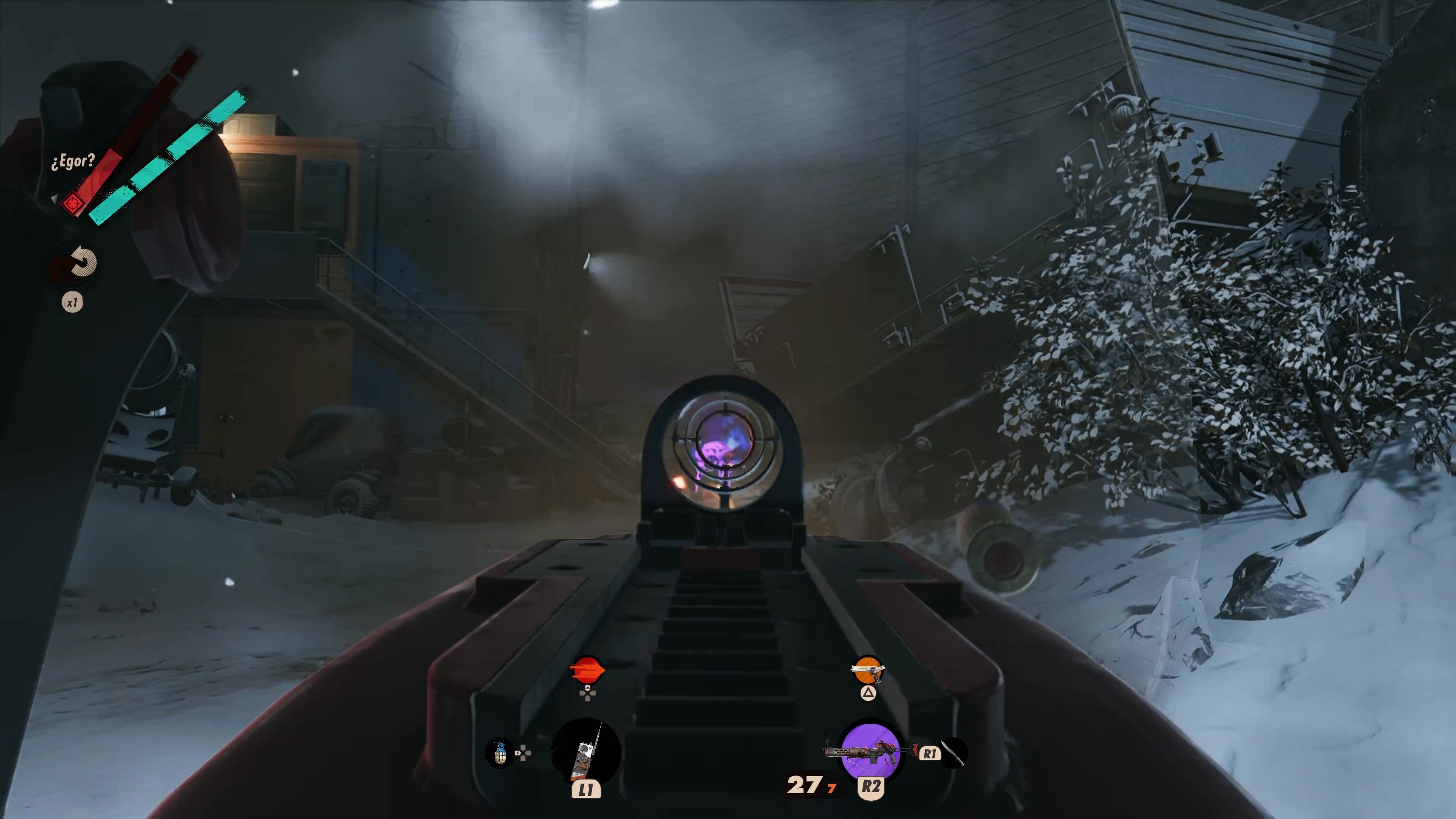Trigger the red dash slab power

(x=587, y=670)
